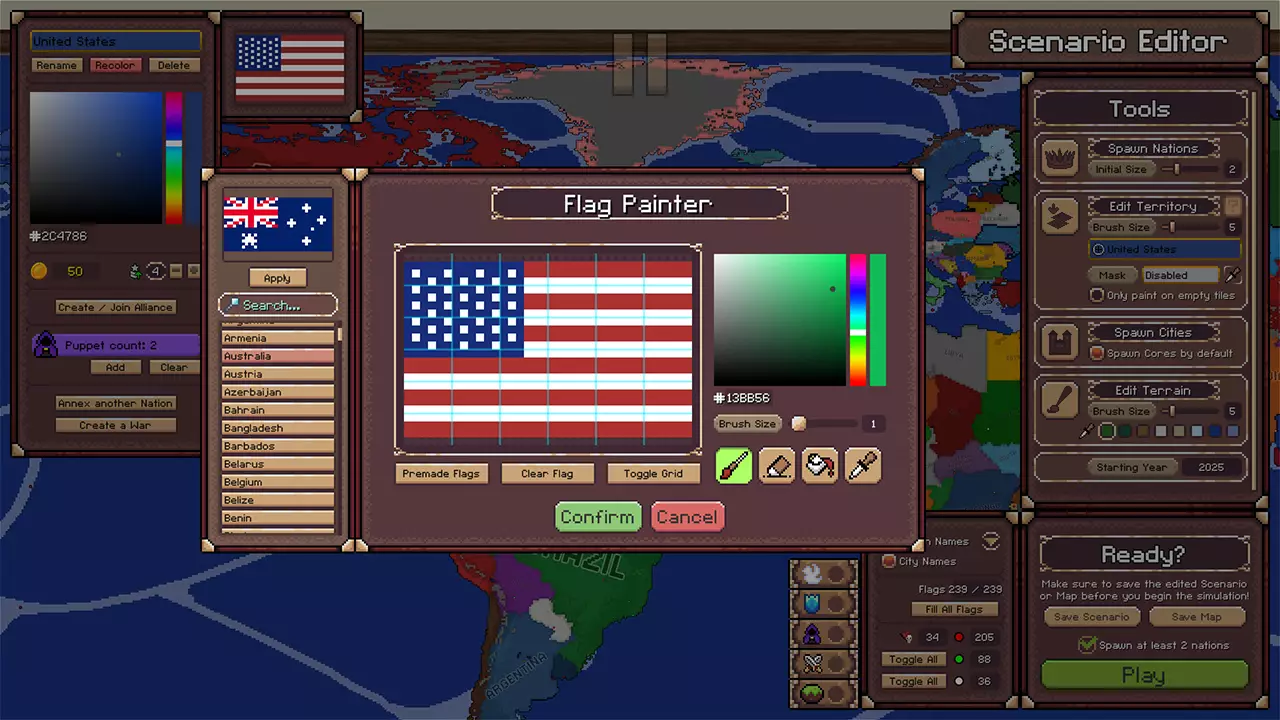The image size is (1280, 720).
Task: Expand the Names dropdown arrow
Action: [990, 541]
